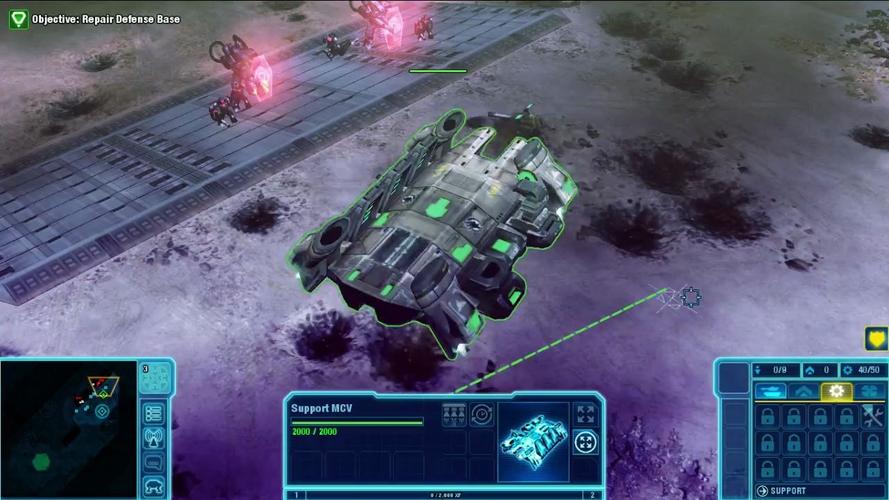Open the objectives list button beside minimap
This screenshot has width=889, height=500.
[x=154, y=413]
